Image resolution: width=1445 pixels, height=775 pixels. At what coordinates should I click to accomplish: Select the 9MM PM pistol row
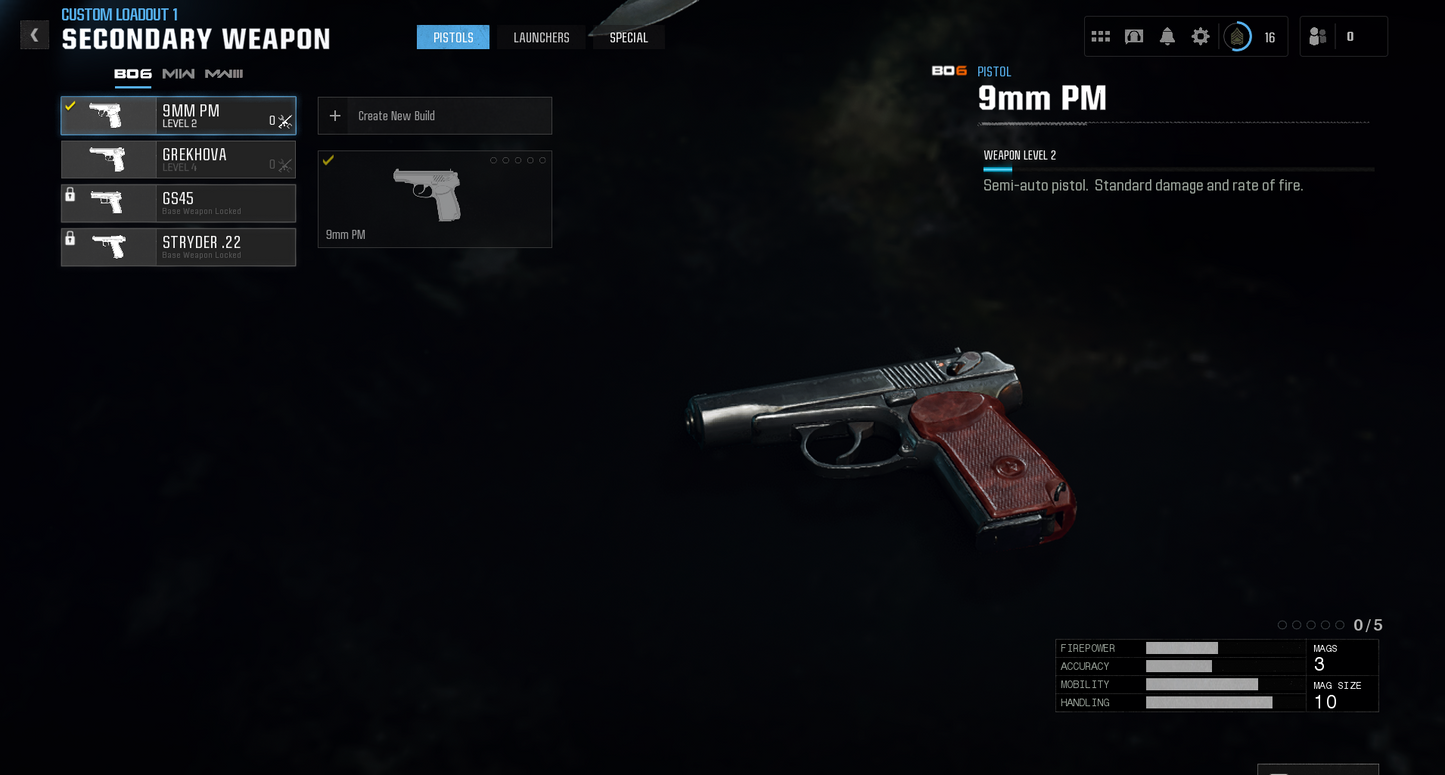tap(178, 116)
